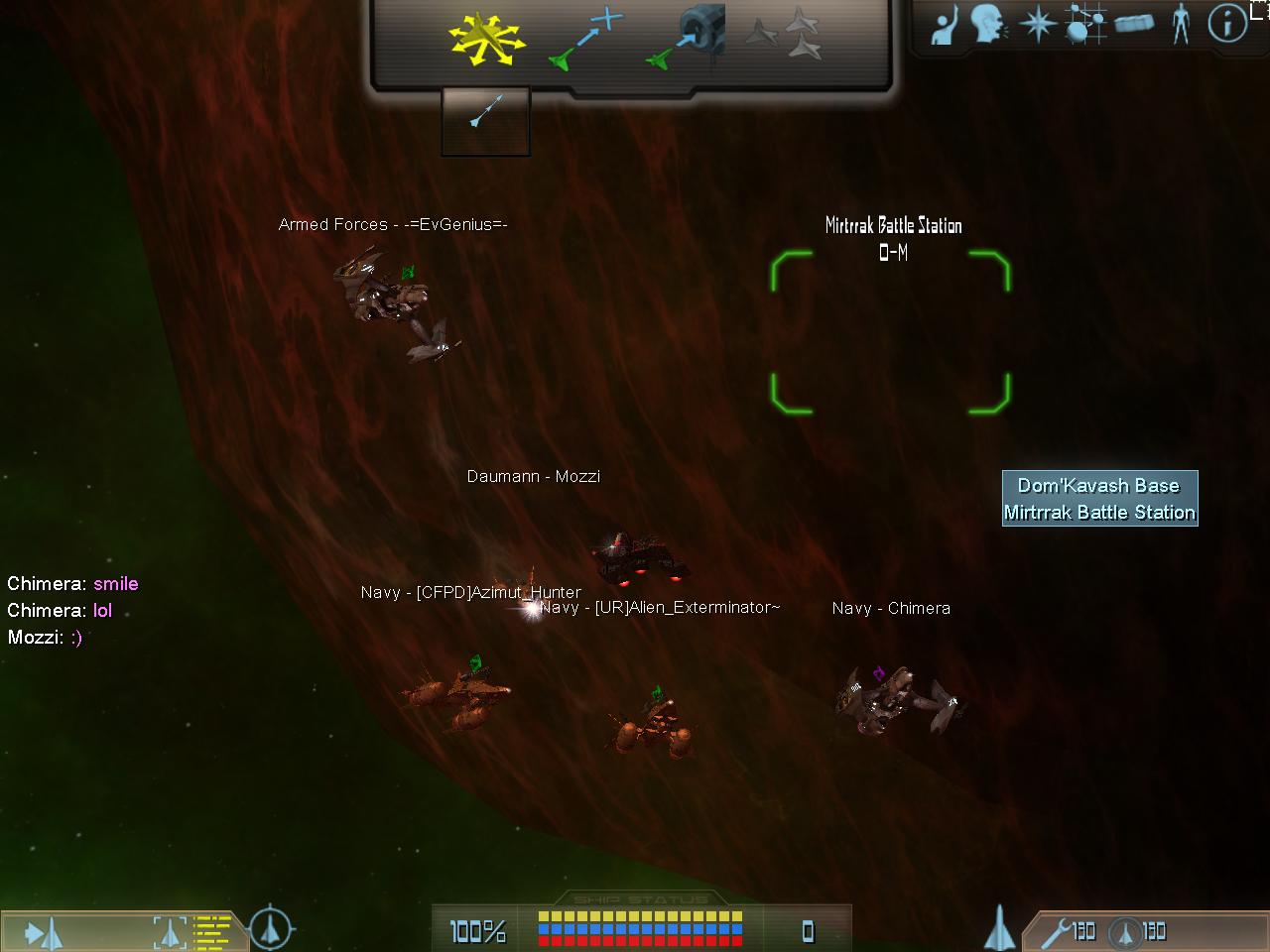Use the nanobot wrench repair icon
The height and width of the screenshot is (952, 1270).
1068,931
